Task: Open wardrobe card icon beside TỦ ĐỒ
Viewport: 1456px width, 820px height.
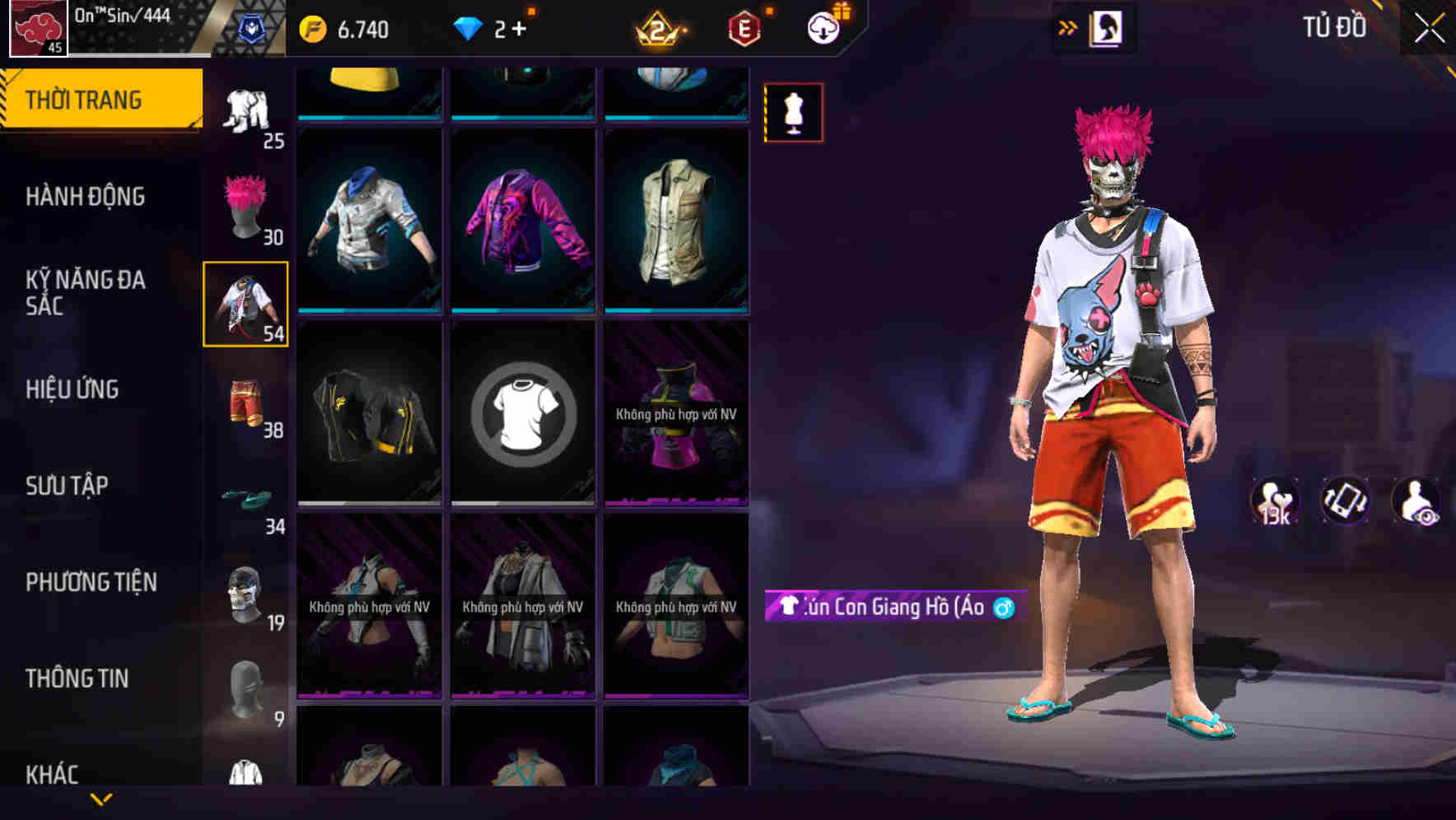Action: pos(1108,27)
